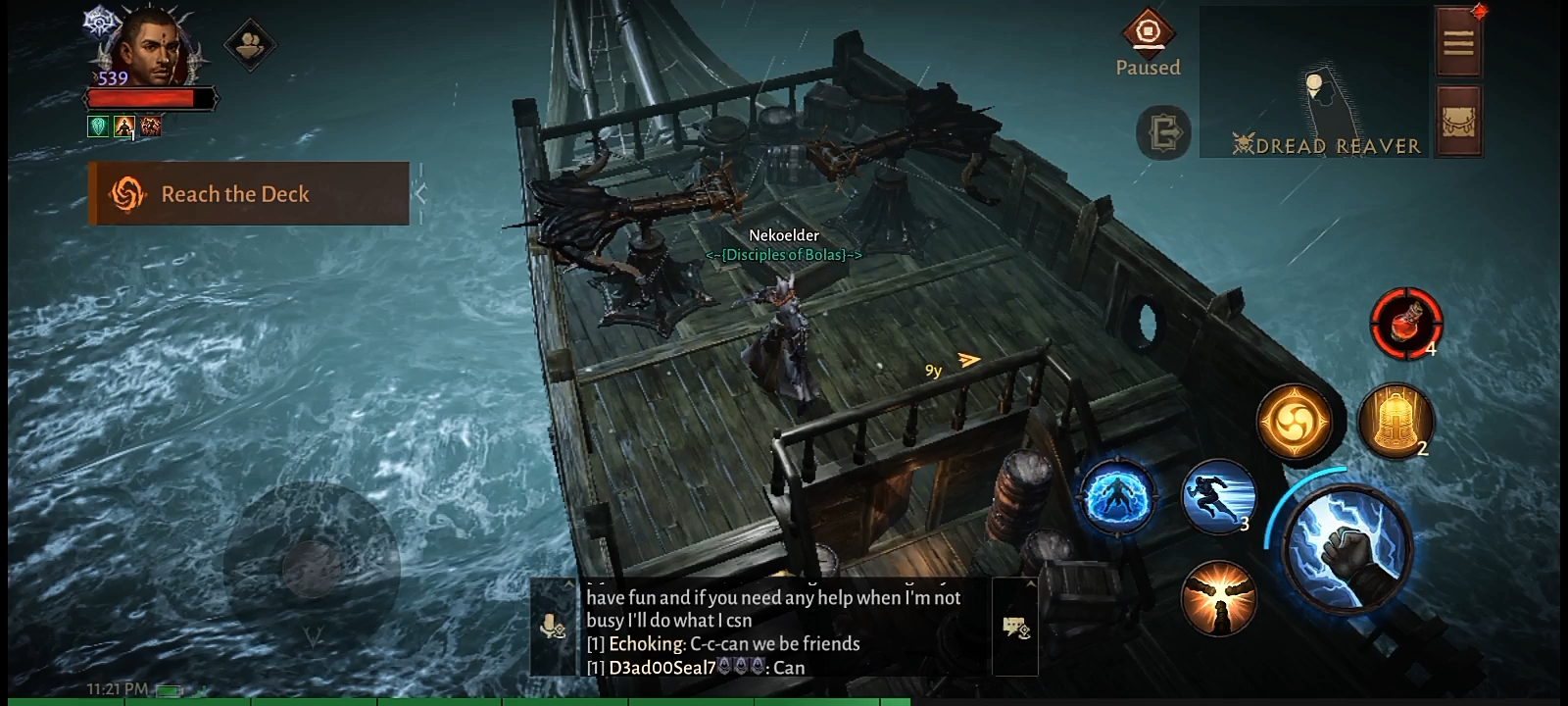Activate the golden bell skill
1568x706 pixels.
coord(1396,422)
